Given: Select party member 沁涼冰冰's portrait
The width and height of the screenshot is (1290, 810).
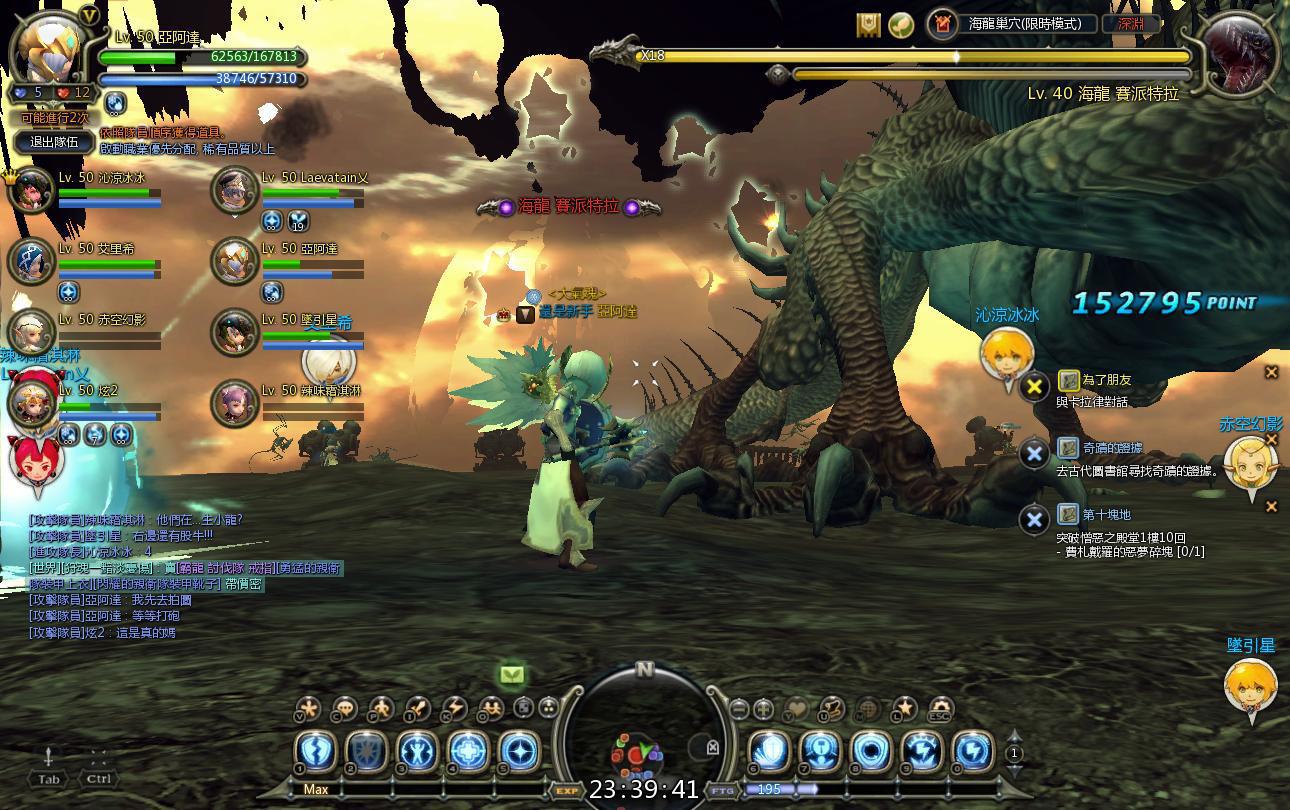Looking at the screenshot, I should coord(32,190).
